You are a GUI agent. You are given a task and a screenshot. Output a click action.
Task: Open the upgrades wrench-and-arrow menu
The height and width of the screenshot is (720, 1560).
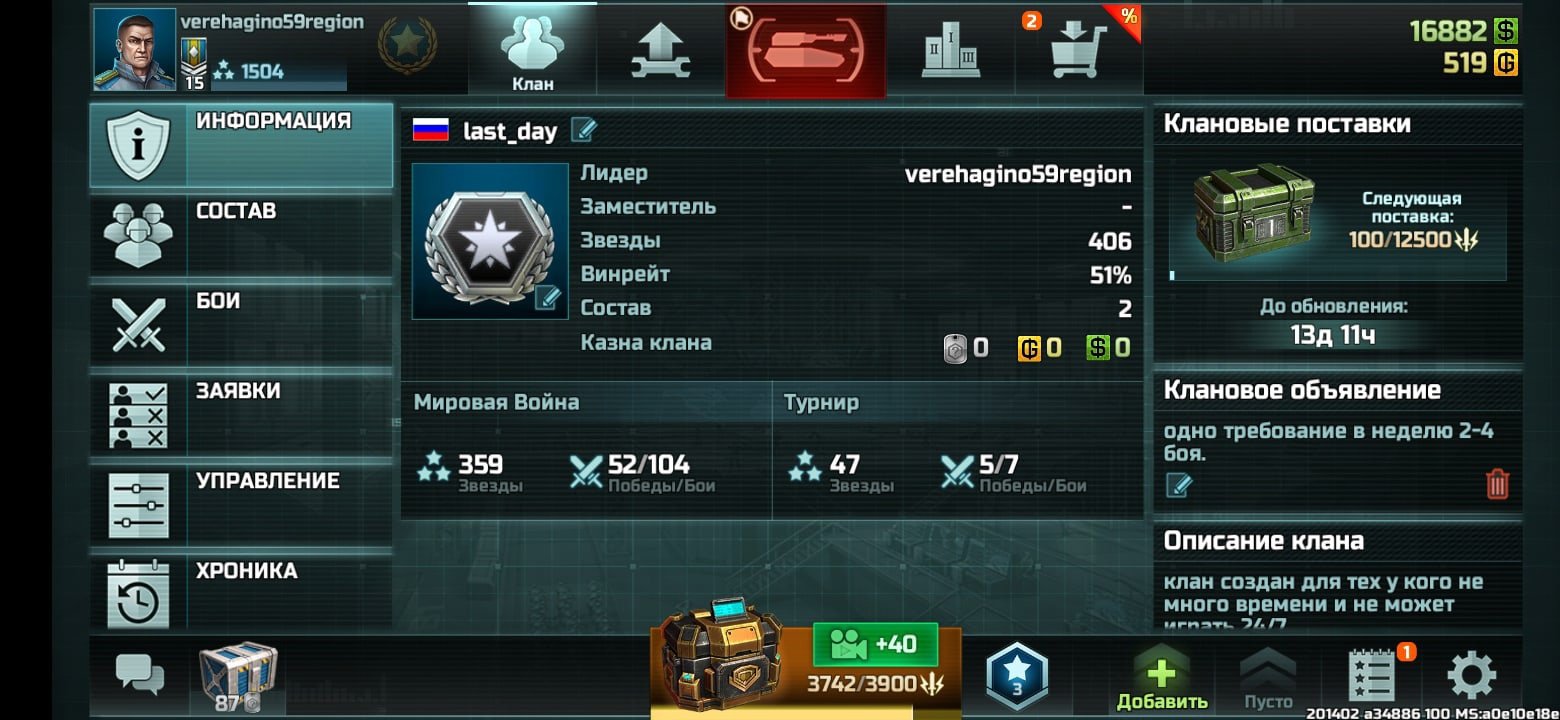(660, 52)
